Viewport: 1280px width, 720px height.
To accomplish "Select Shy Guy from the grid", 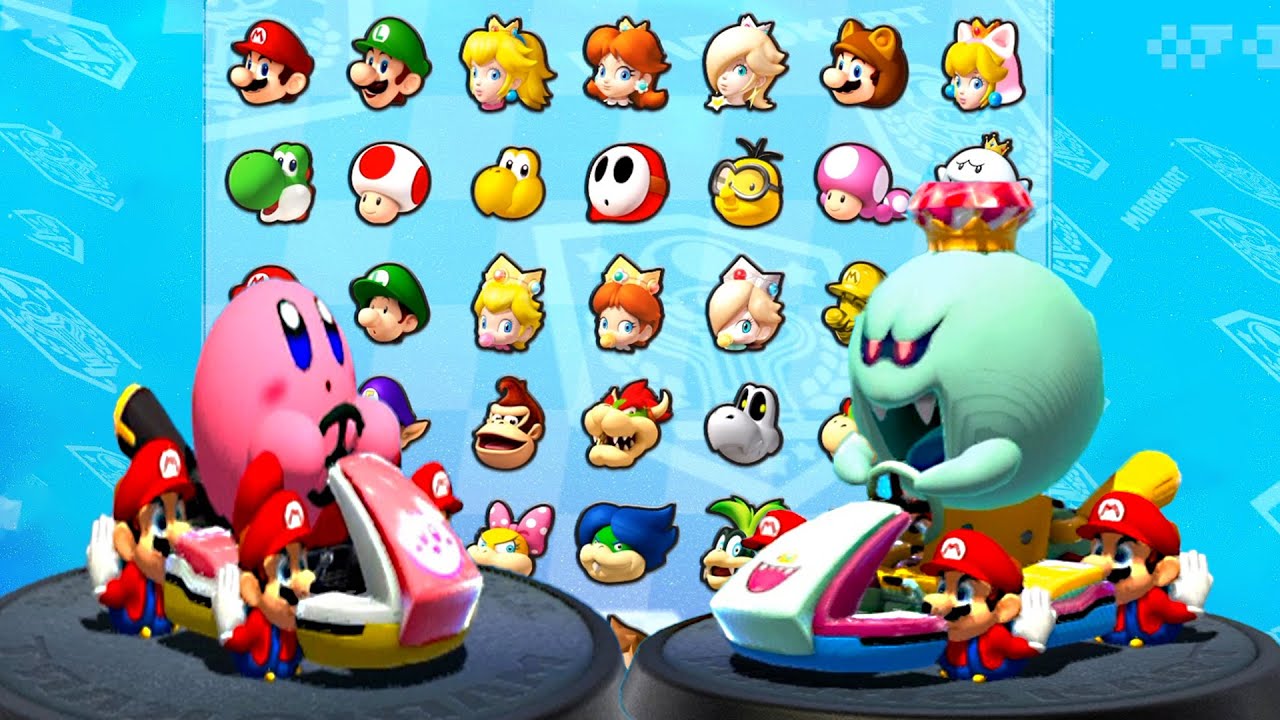I will tap(625, 185).
